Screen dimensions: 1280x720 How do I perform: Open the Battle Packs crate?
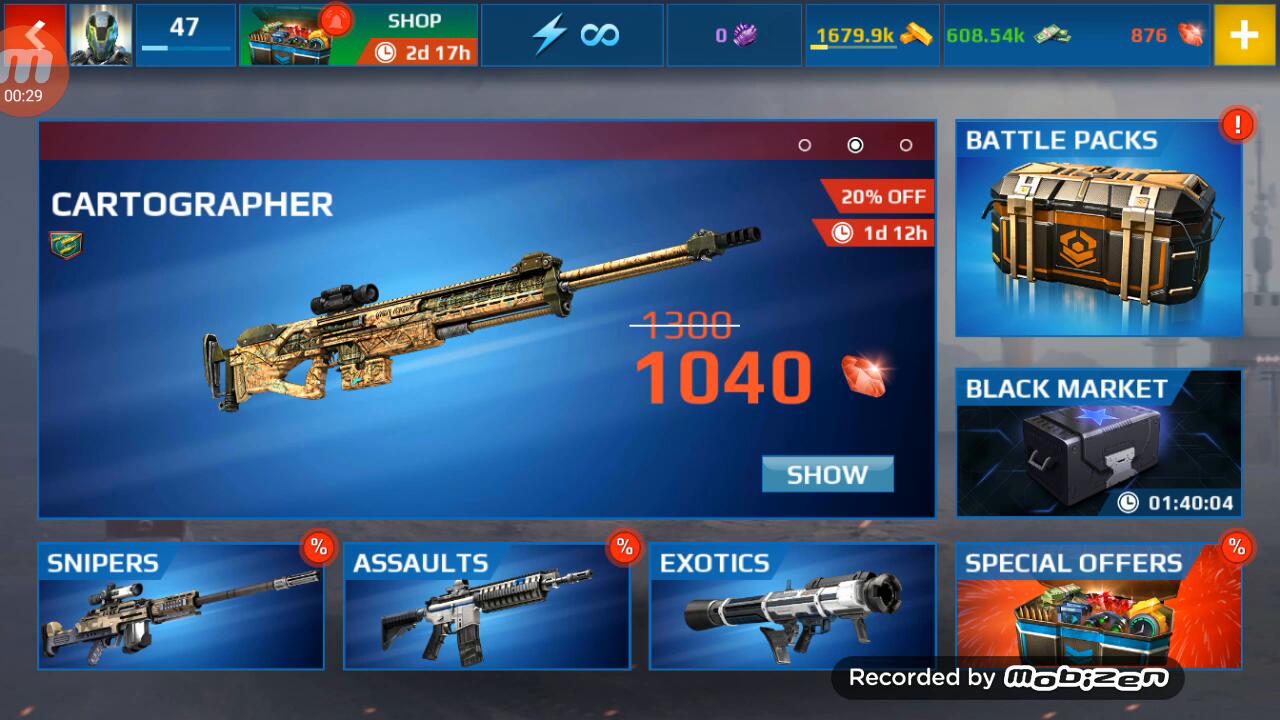[1098, 228]
